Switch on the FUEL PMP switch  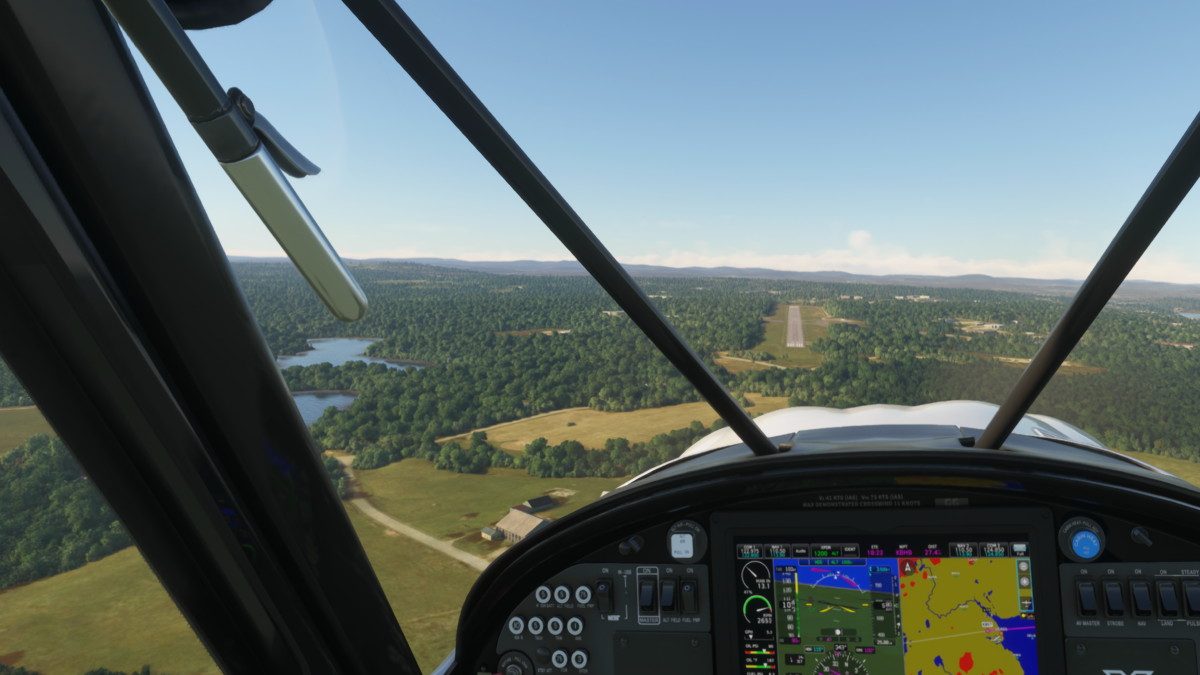pos(689,595)
